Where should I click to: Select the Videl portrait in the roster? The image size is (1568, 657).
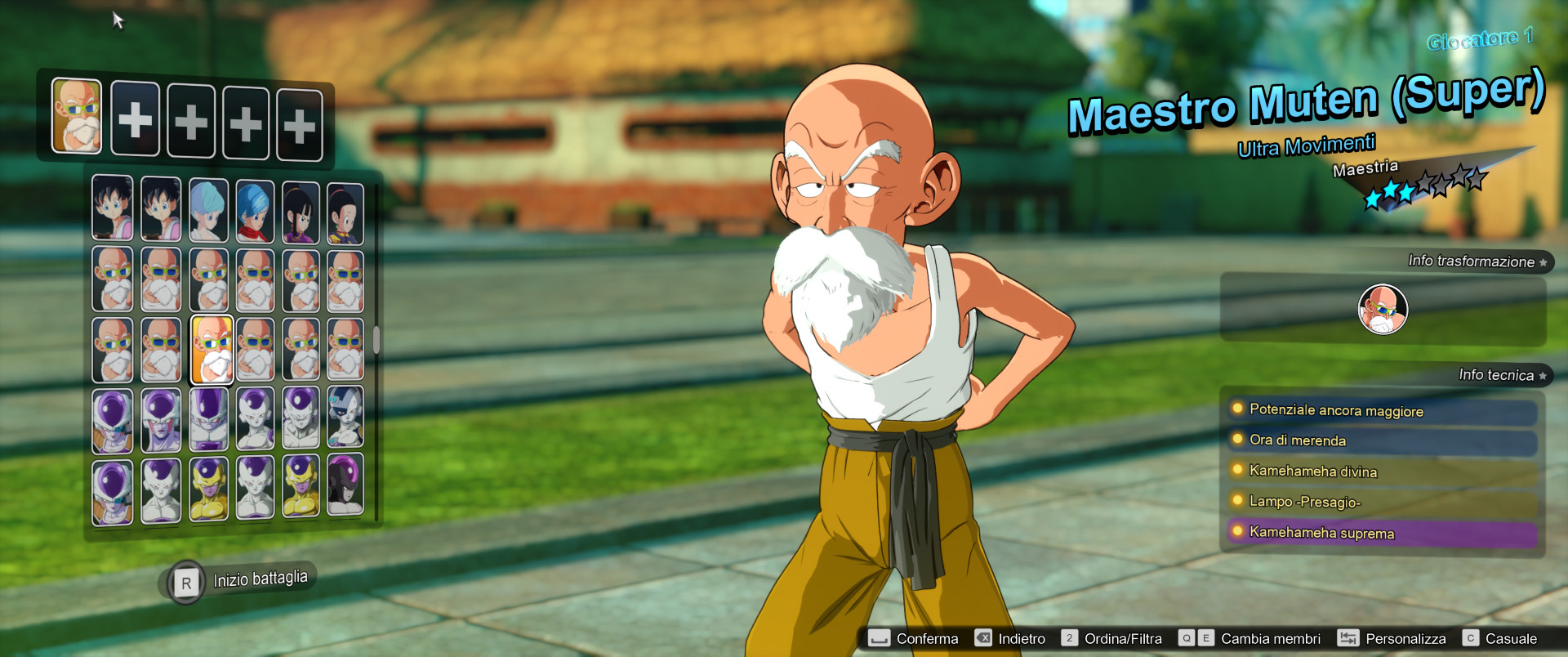coord(113,208)
